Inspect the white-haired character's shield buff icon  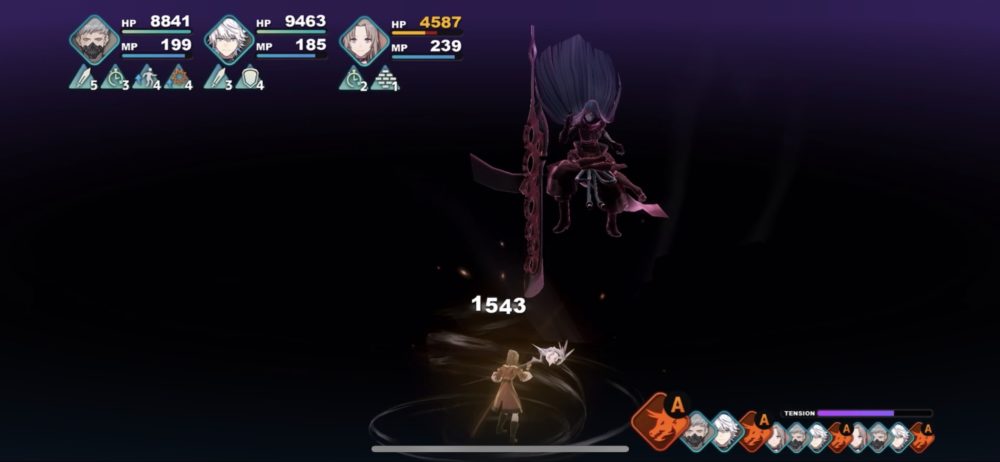[249, 77]
